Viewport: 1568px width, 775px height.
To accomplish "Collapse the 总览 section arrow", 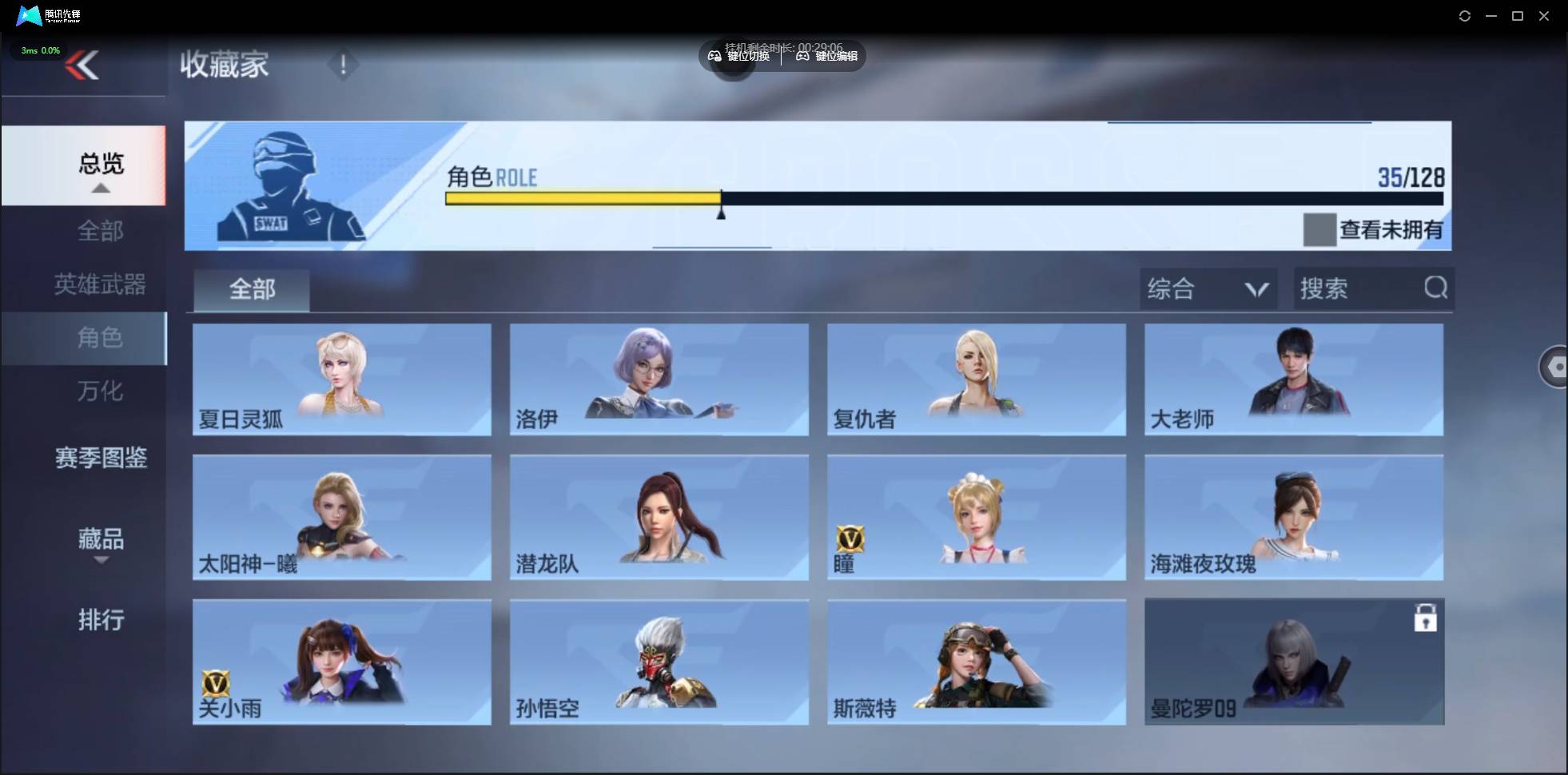I will [x=100, y=187].
